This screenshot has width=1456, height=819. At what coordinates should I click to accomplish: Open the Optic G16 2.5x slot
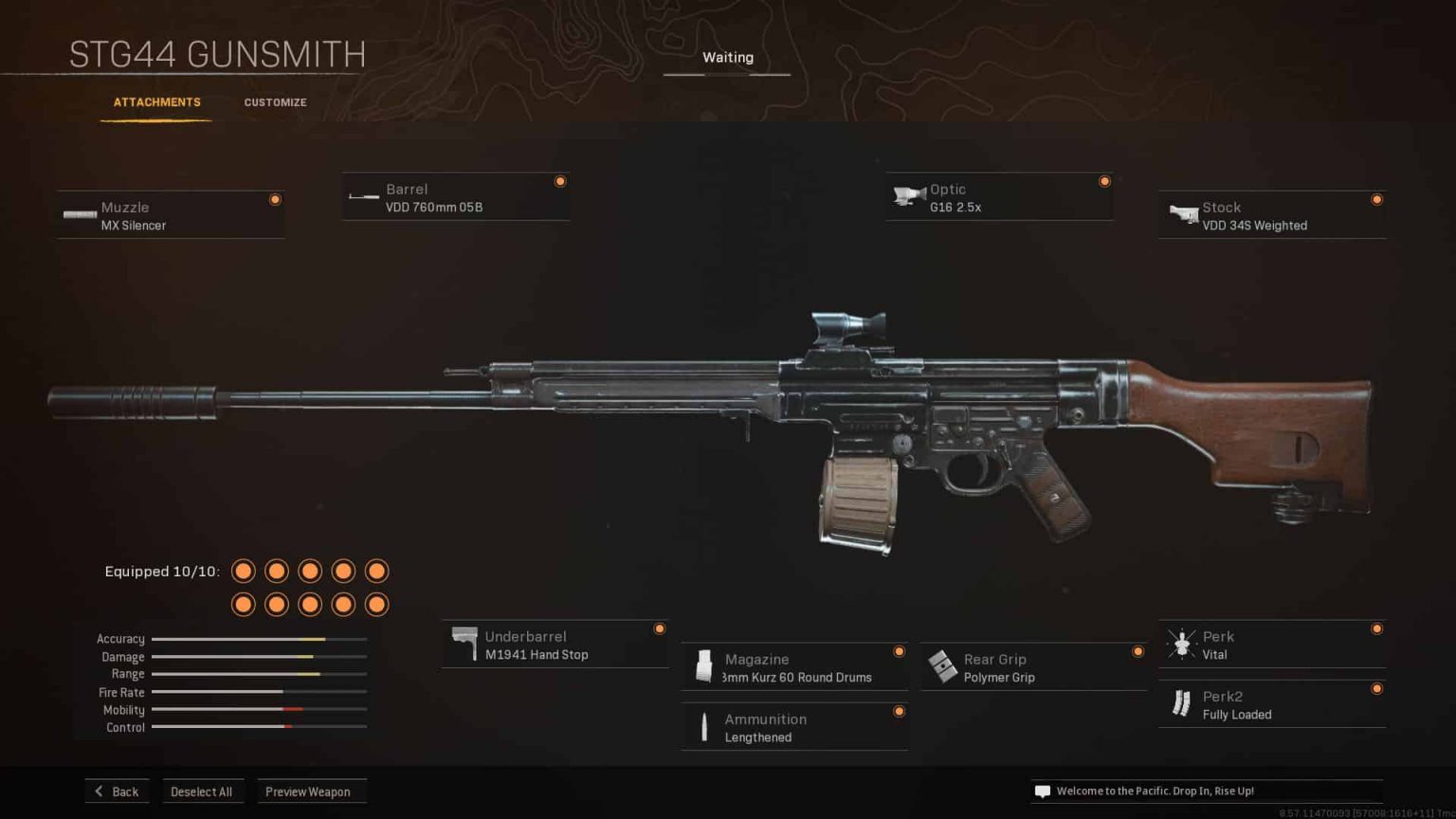(999, 196)
